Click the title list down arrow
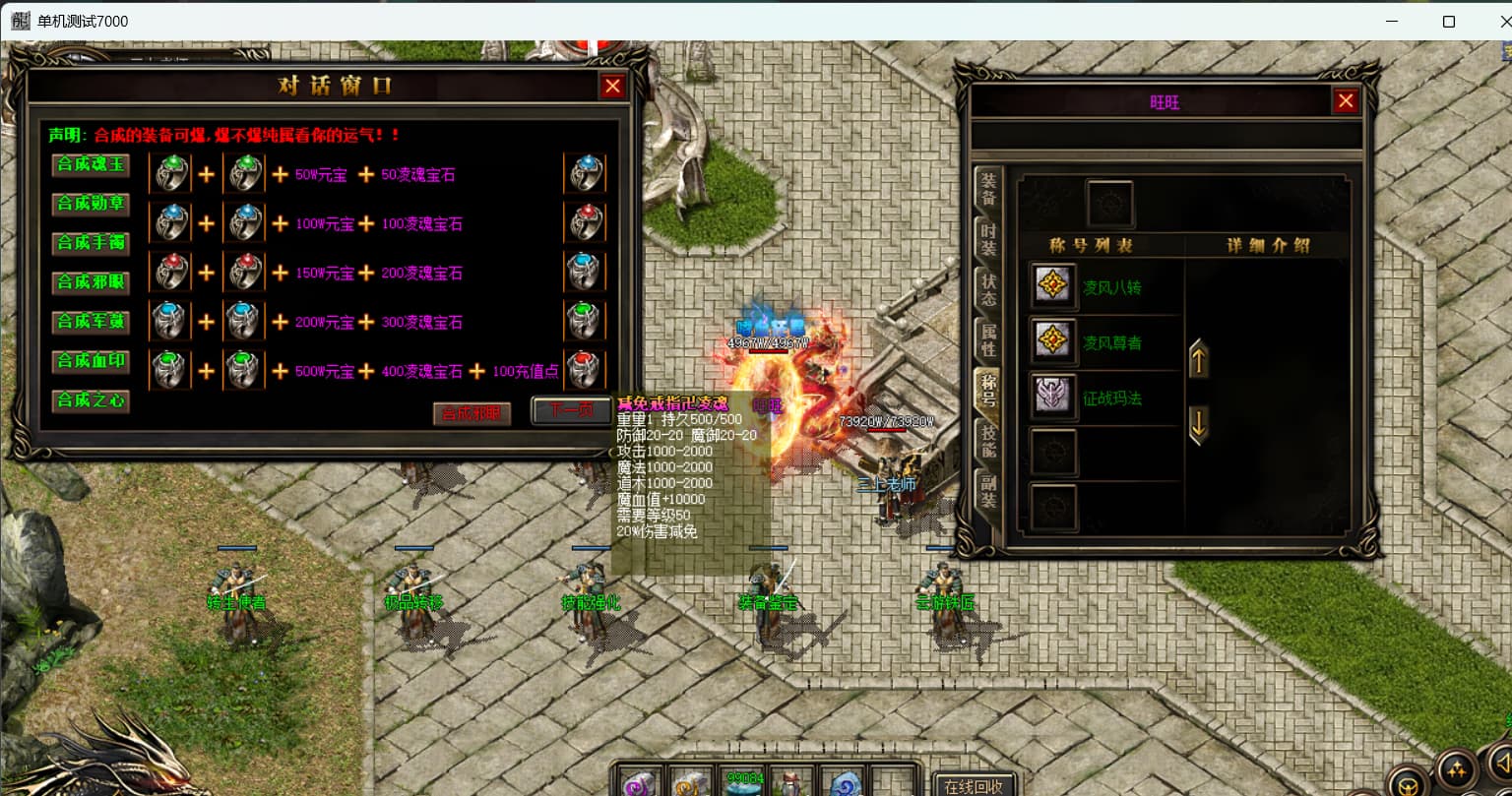The height and width of the screenshot is (796, 1512). coord(1198,426)
